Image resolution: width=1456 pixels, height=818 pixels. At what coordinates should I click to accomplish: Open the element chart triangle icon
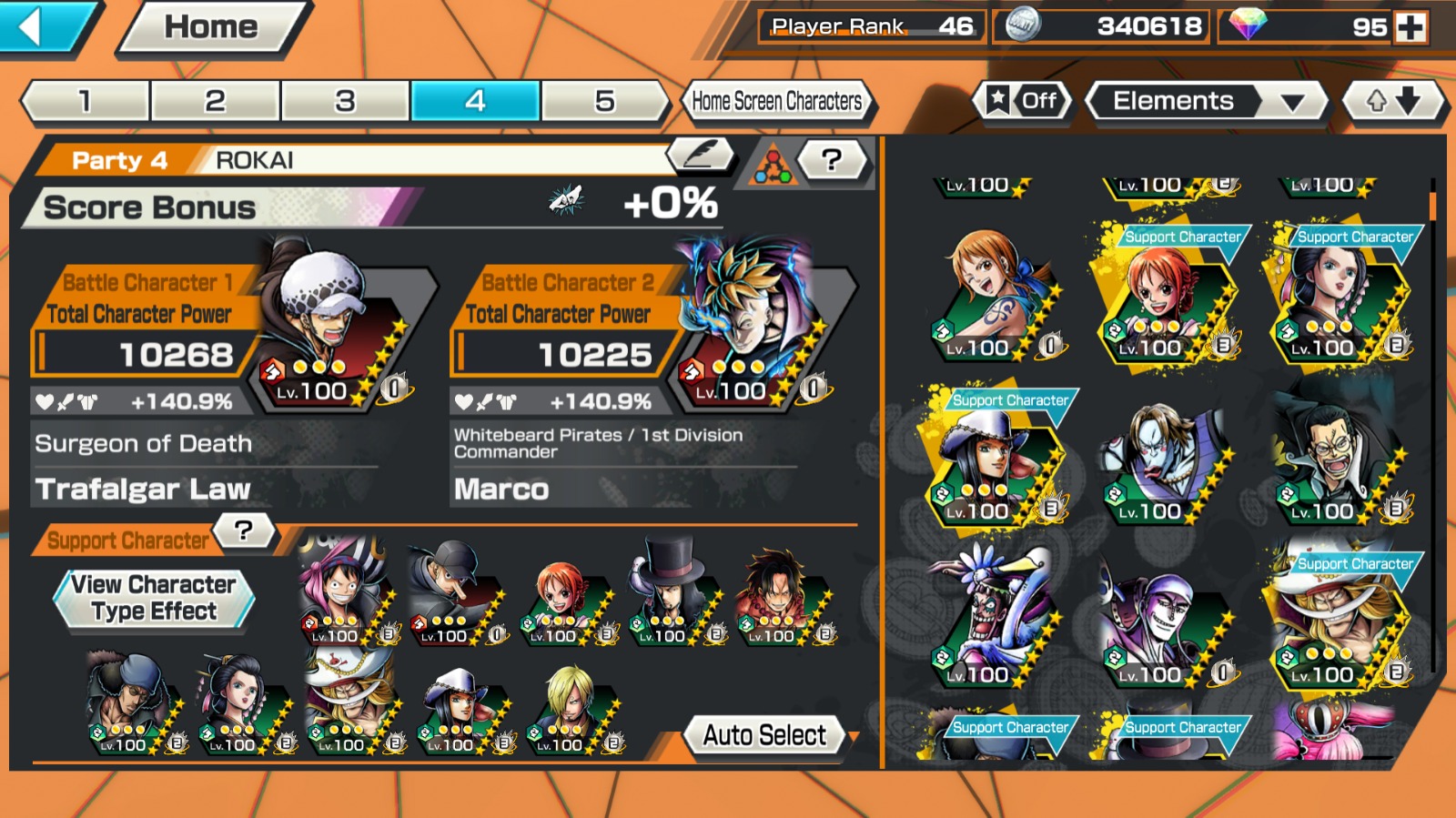click(772, 166)
